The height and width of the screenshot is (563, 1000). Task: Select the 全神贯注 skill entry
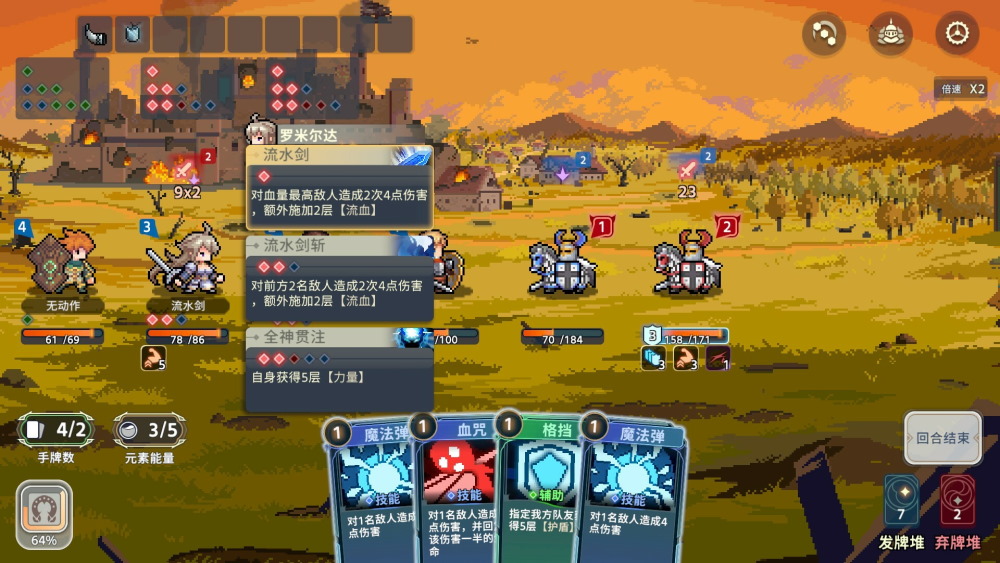coord(339,369)
